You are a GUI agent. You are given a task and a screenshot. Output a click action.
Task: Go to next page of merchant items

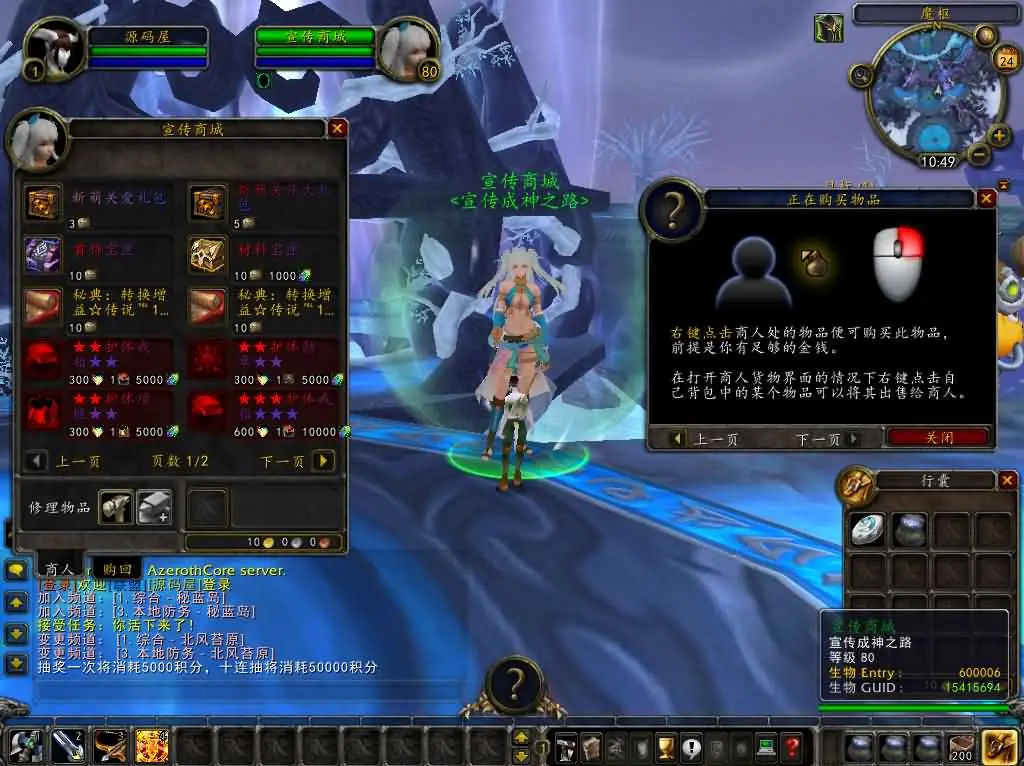[322, 461]
